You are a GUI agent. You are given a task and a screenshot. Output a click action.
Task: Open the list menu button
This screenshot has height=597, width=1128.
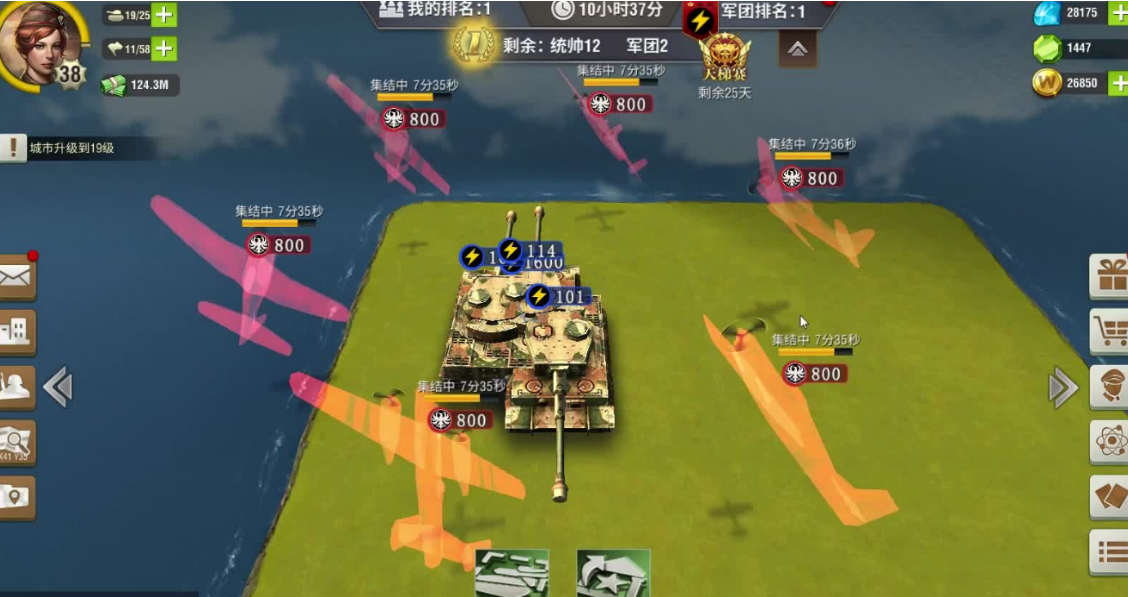coord(1110,551)
